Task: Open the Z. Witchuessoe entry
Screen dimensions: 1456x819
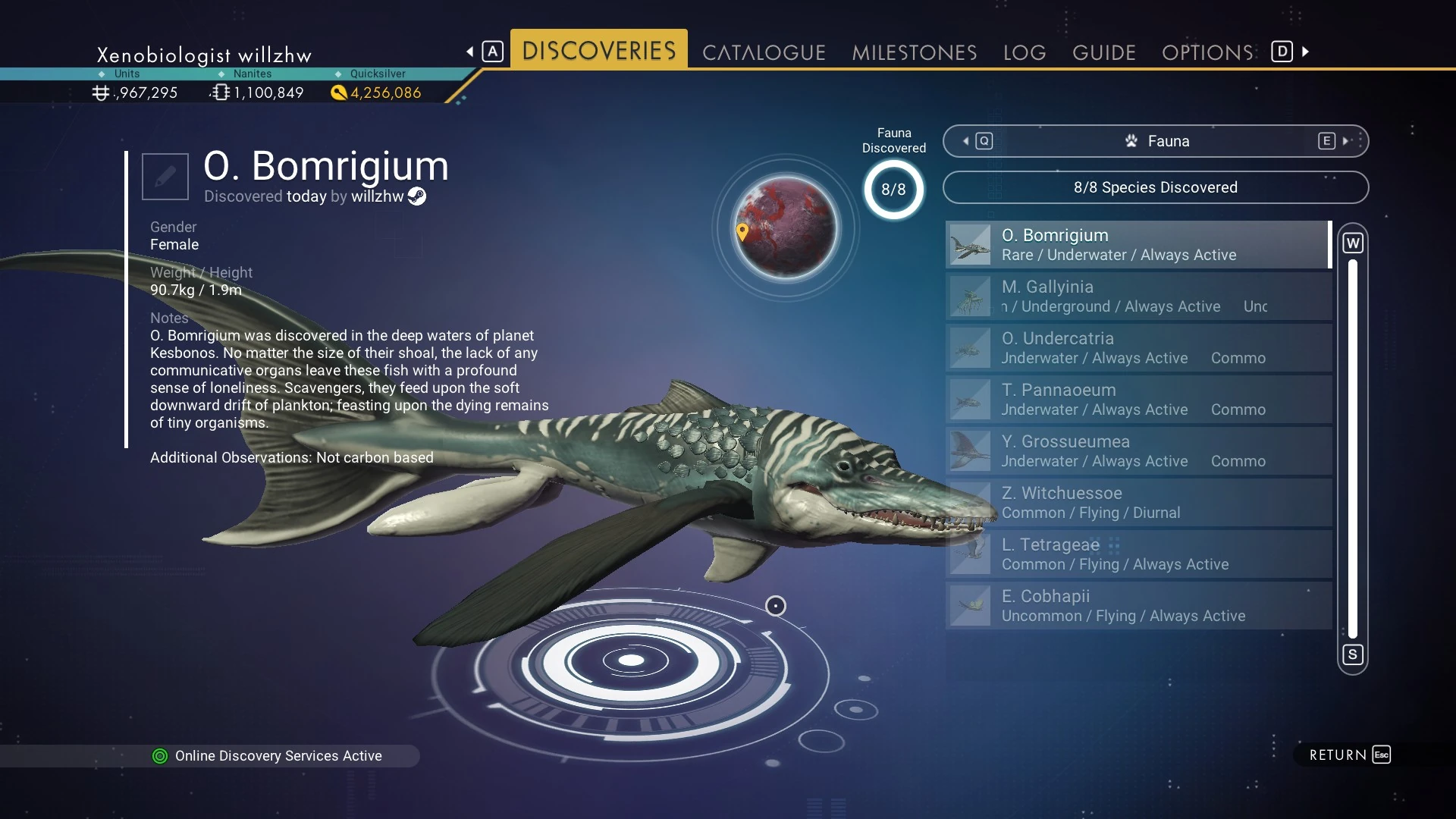Action: (x=1137, y=503)
